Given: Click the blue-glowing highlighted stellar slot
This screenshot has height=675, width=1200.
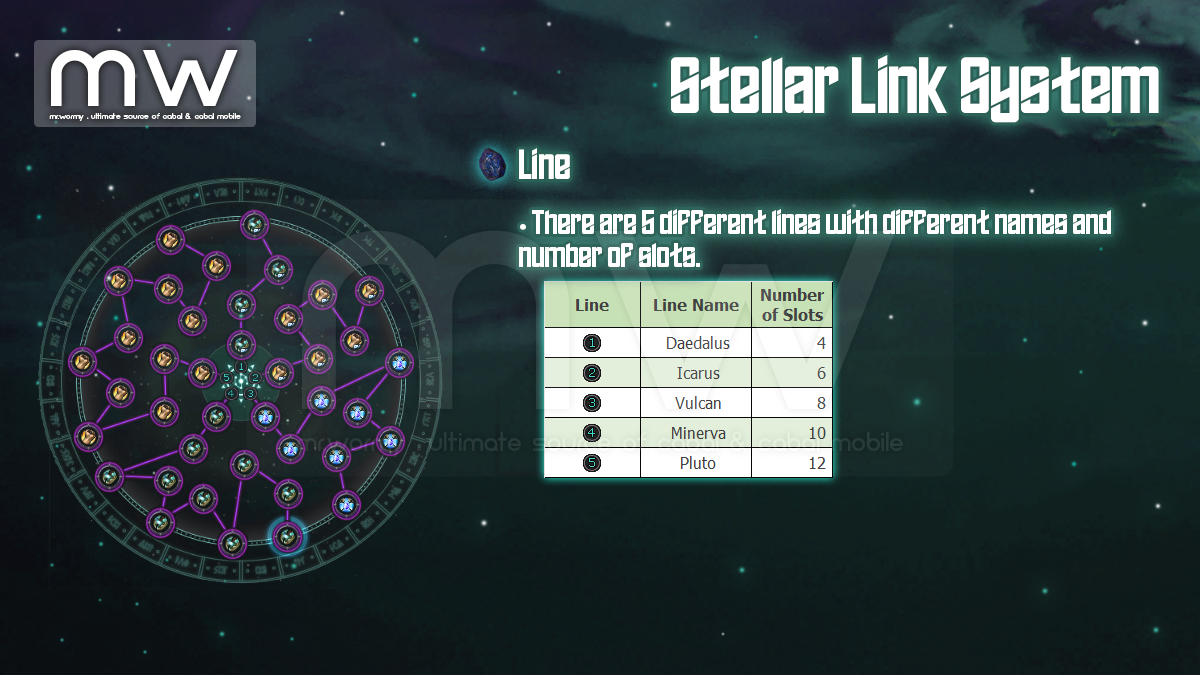Looking at the screenshot, I should coord(288,537).
